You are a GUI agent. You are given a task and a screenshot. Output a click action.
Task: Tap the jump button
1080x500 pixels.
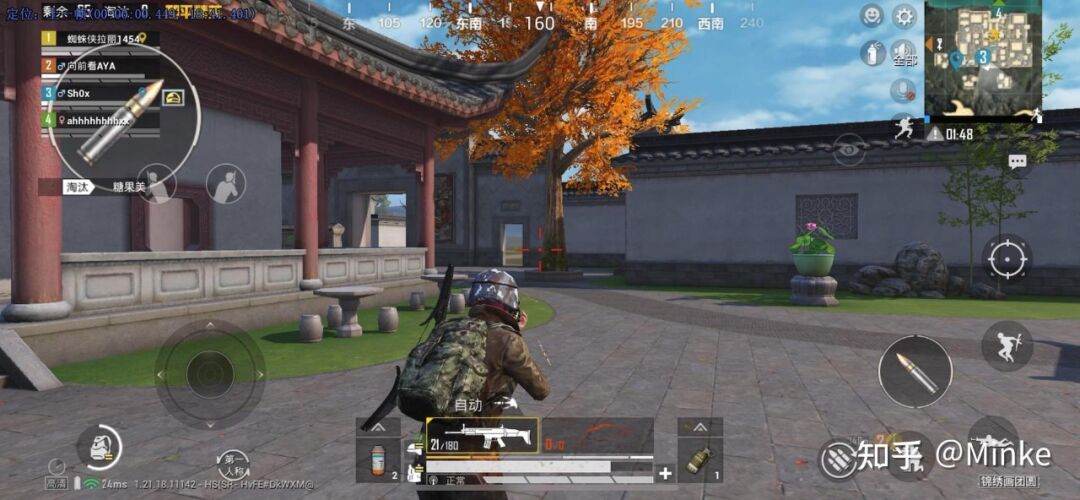1006,345
